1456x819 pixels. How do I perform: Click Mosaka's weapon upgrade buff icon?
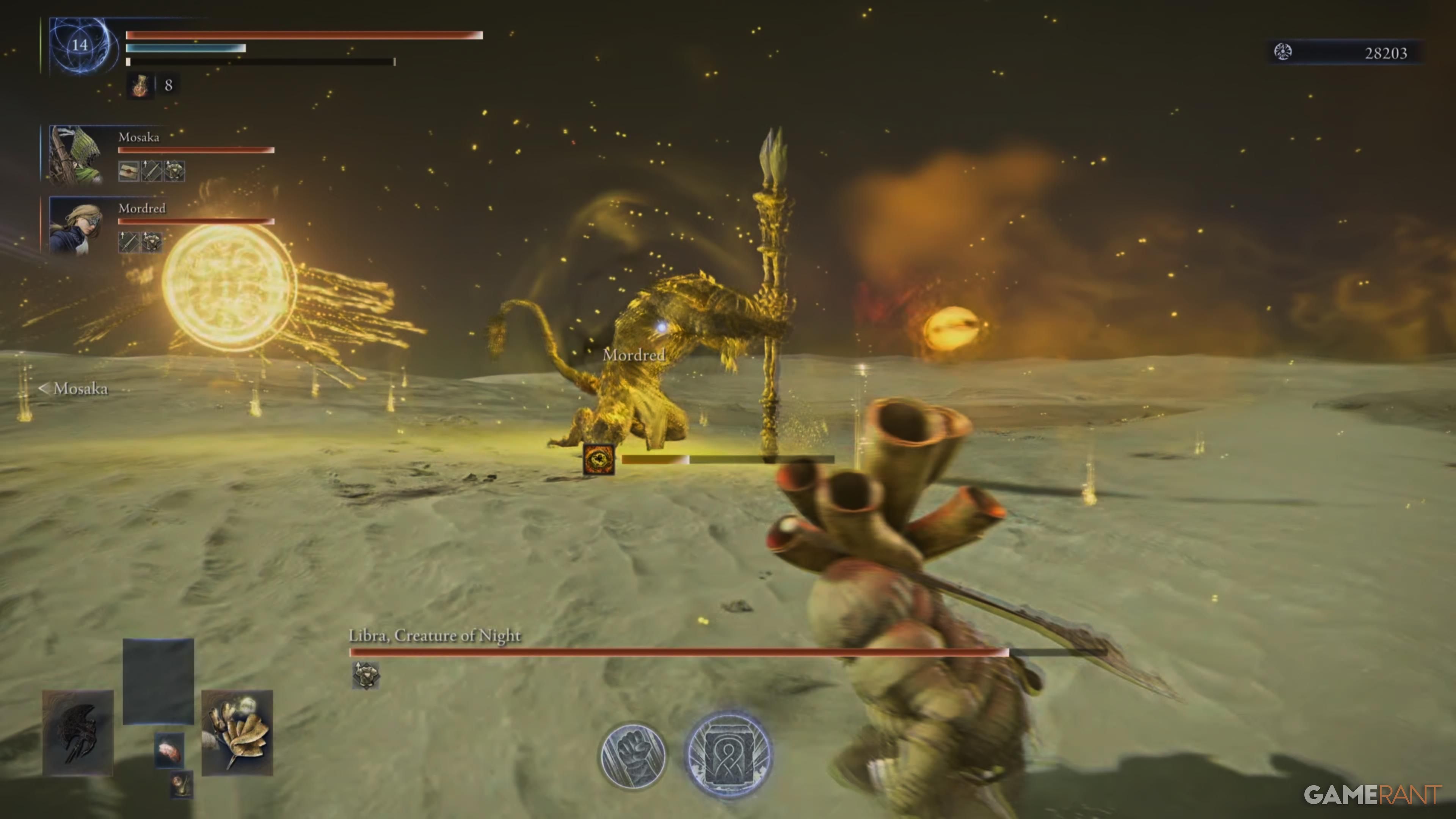coord(151,171)
